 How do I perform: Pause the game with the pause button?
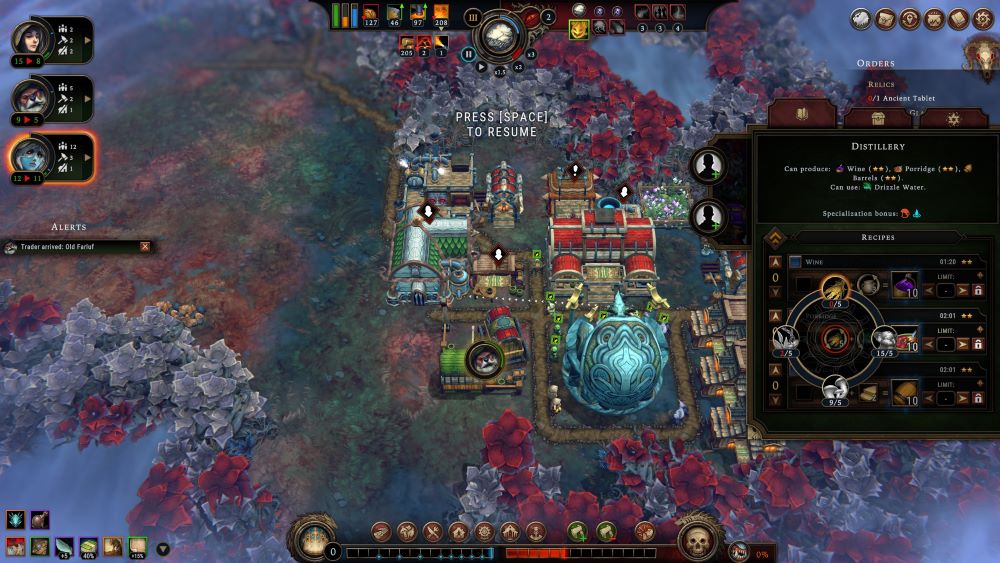coord(469,54)
